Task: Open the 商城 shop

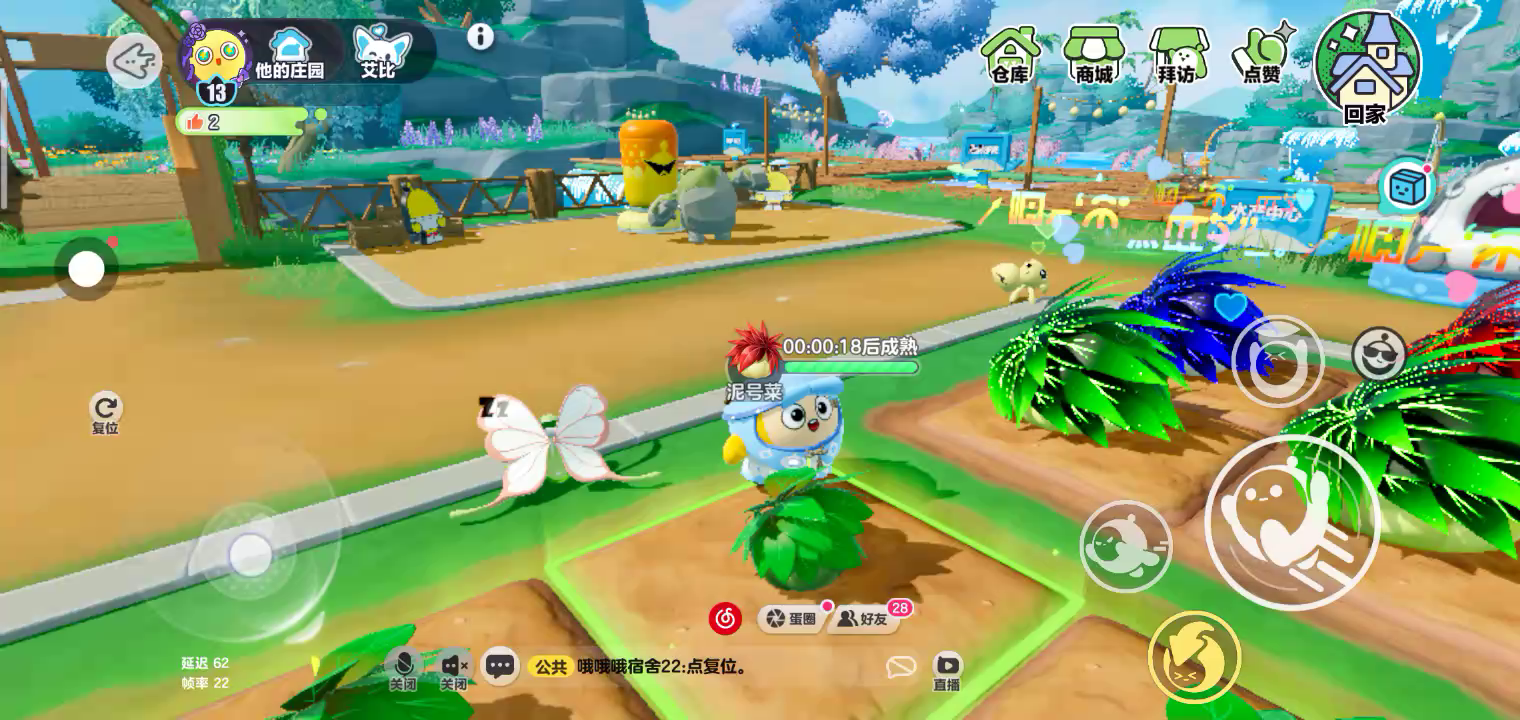Action: [x=1094, y=55]
